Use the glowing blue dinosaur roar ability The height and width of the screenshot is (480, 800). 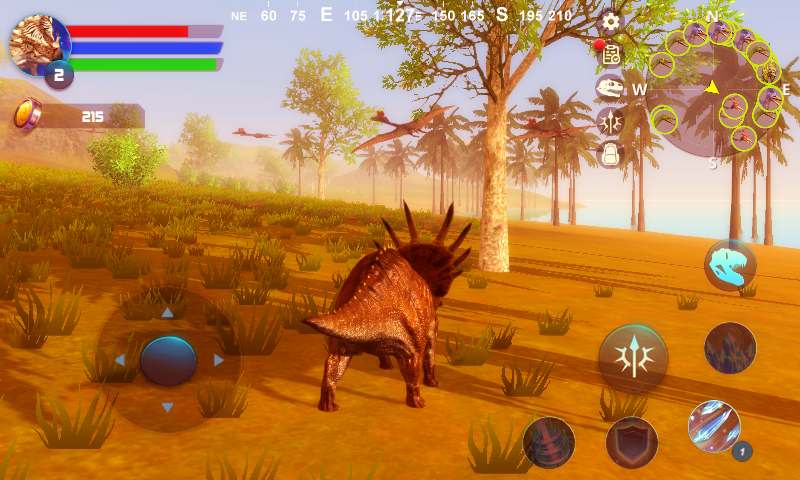tap(730, 265)
